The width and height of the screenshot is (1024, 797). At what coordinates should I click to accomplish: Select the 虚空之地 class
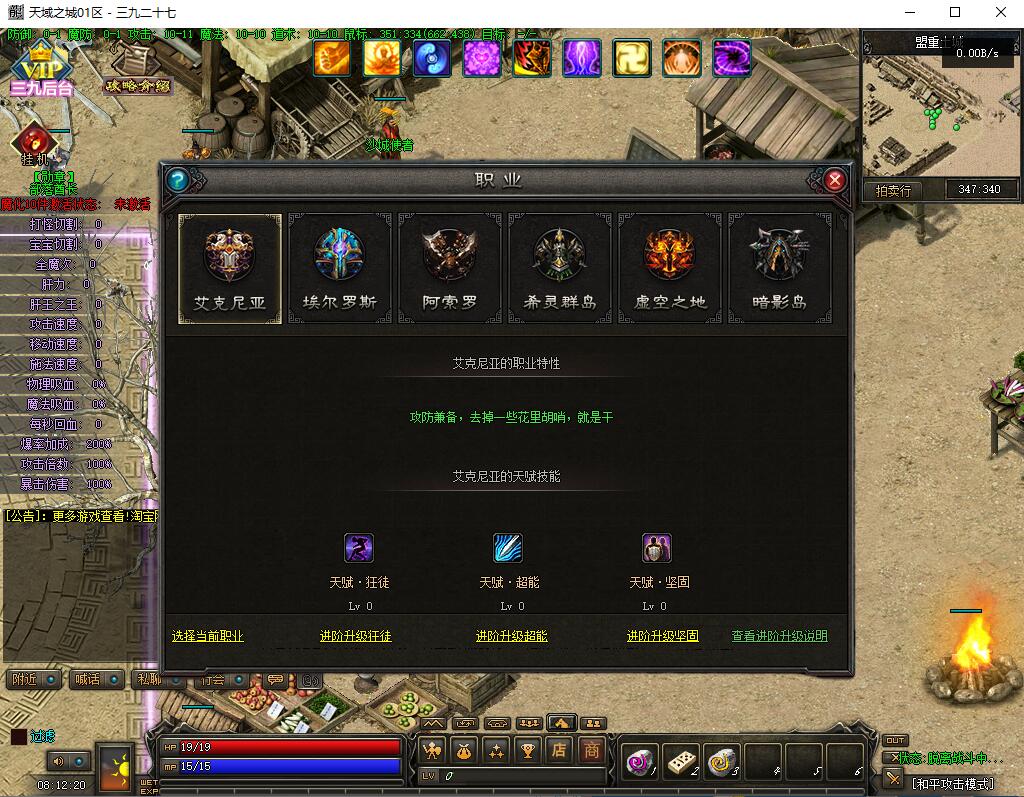[669, 267]
